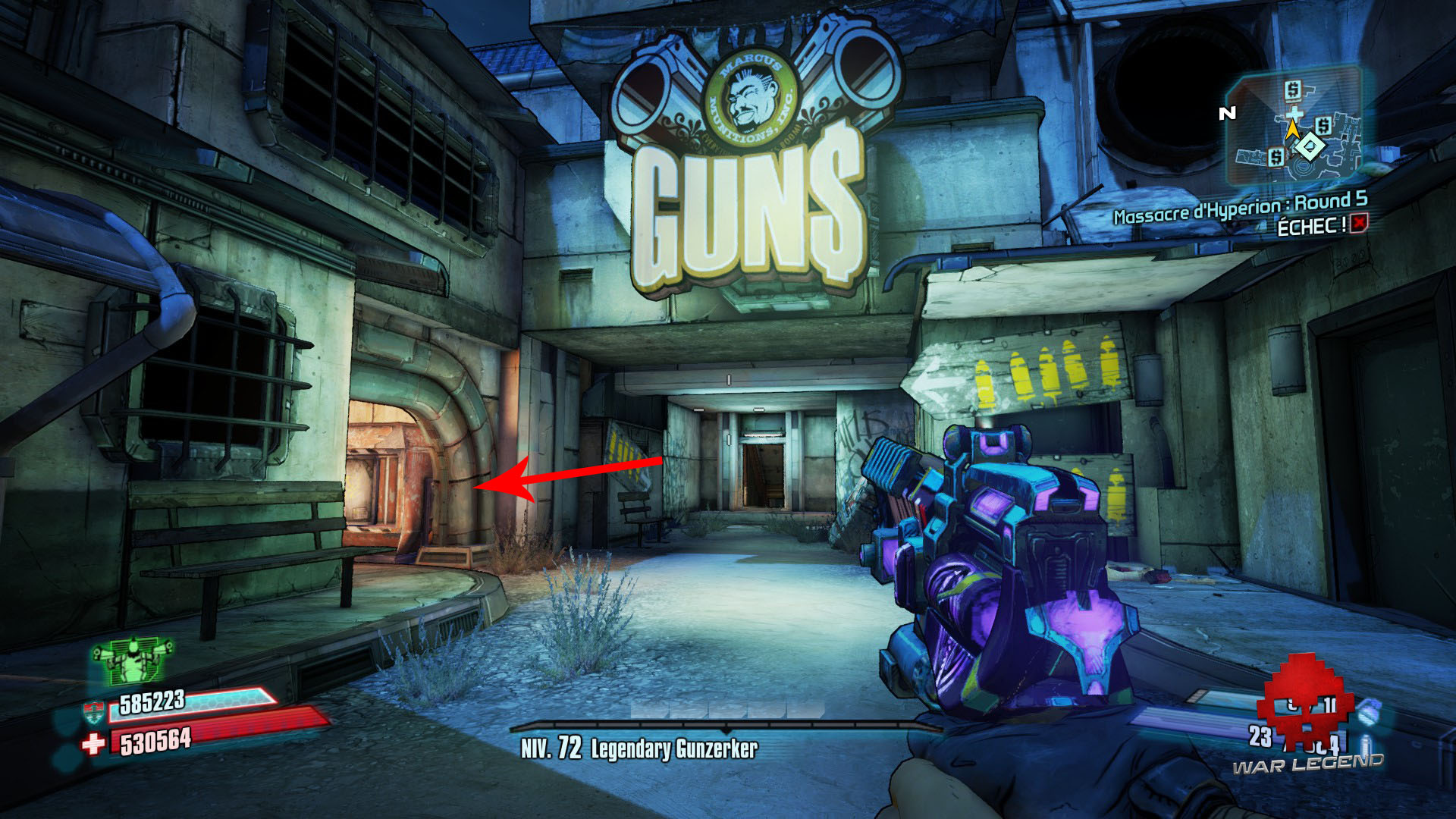
Task: Click the WAR LEGEND watermark text
Action: point(1309,766)
